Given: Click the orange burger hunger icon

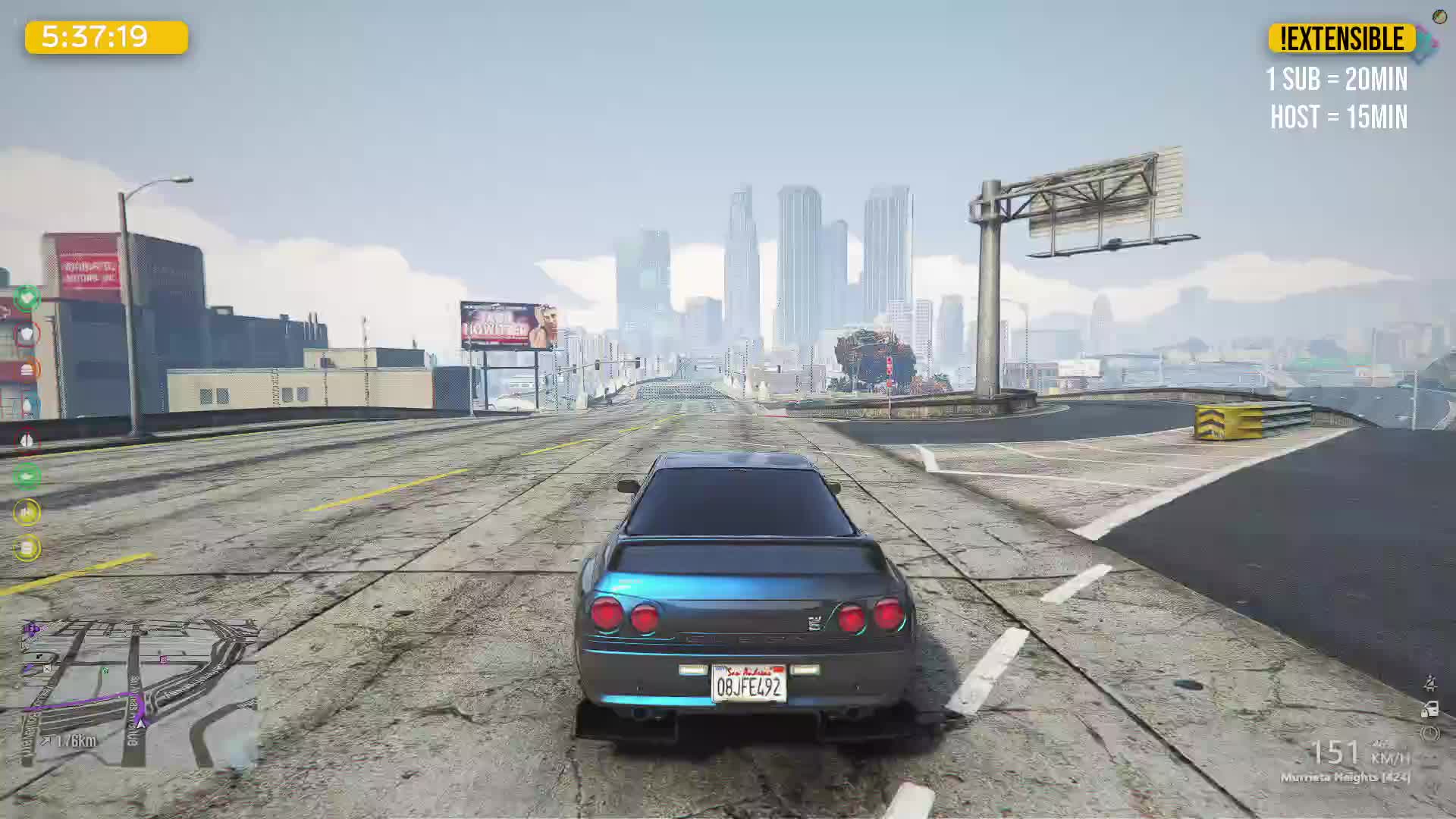Looking at the screenshot, I should click(x=27, y=370).
